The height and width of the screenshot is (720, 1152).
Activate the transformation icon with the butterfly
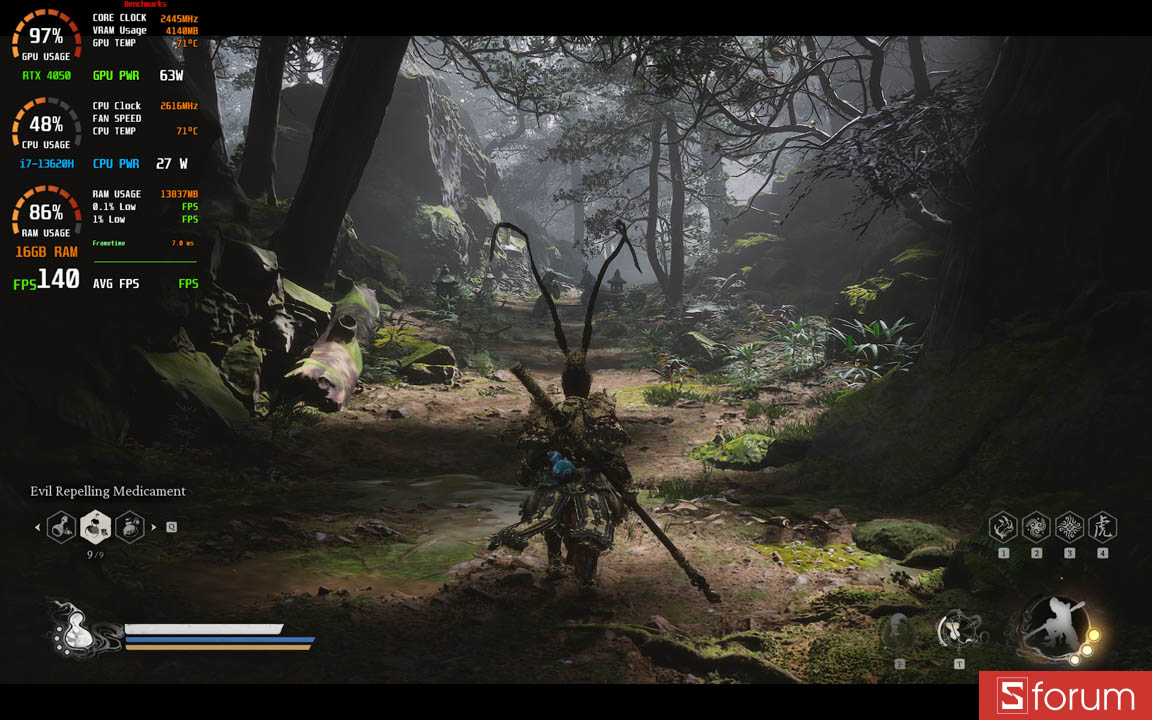(958, 631)
